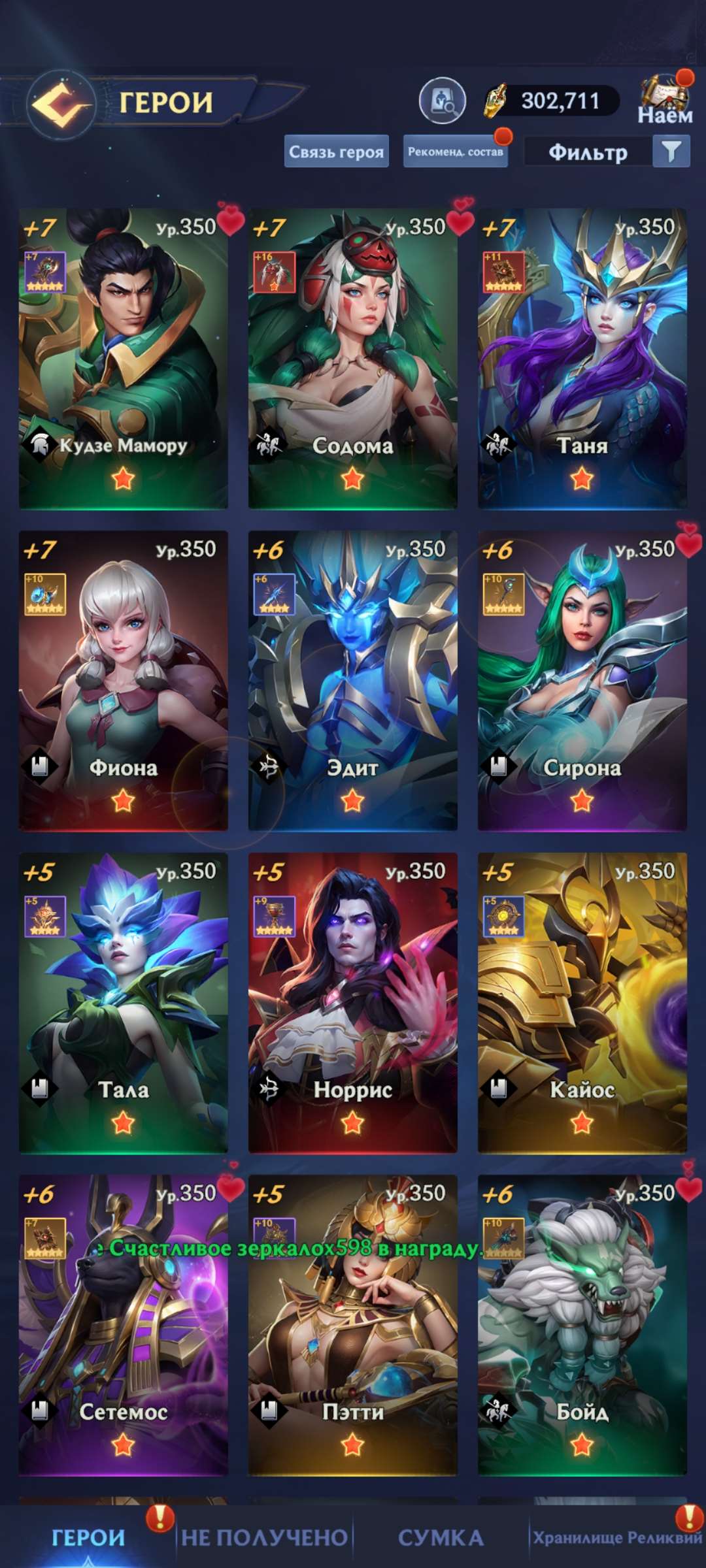Pick the Эдит hero card
This screenshot has width=706, height=1568.
pyautogui.click(x=352, y=680)
